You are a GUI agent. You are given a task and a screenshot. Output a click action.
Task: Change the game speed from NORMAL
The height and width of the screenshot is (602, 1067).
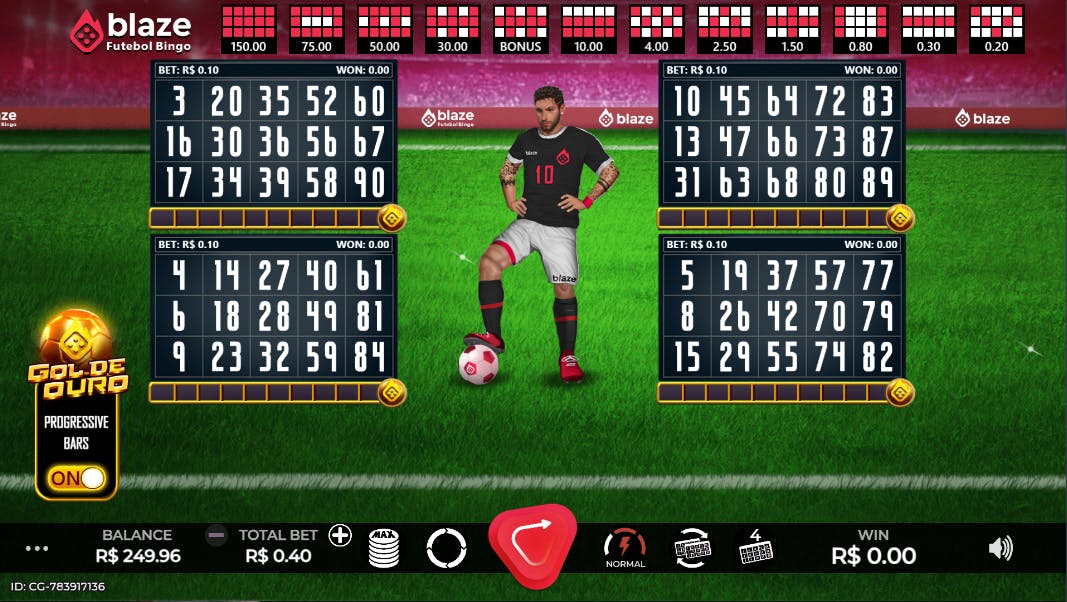625,547
